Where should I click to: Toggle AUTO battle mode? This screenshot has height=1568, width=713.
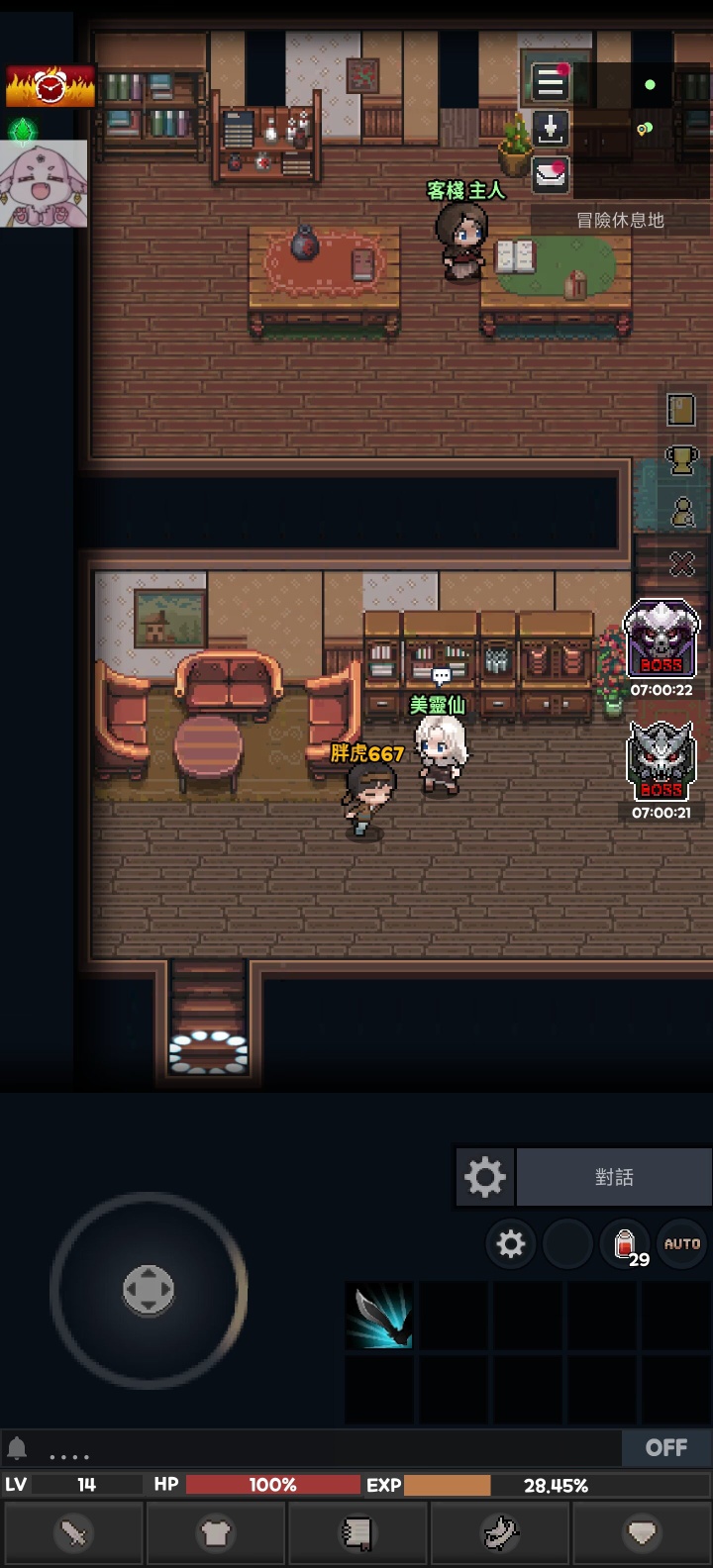pyautogui.click(x=682, y=1244)
